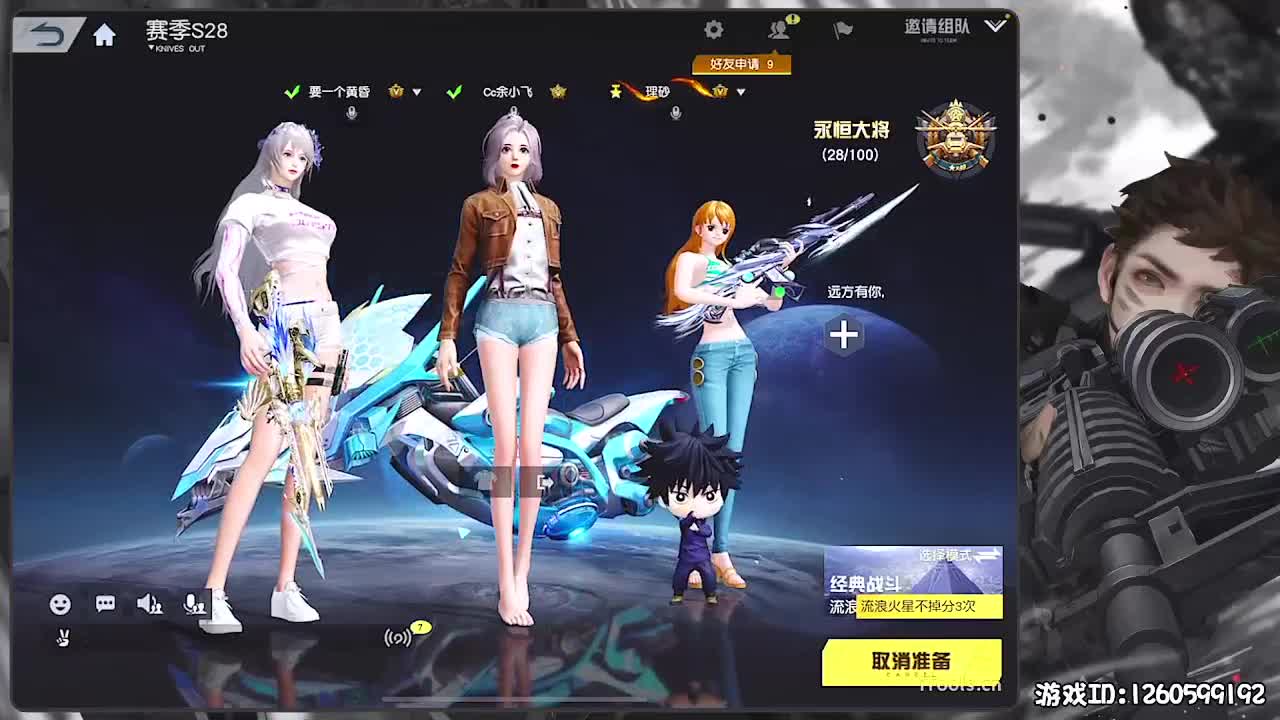Toggle the team microphone on or off
This screenshot has height=720, width=1280.
point(192,604)
